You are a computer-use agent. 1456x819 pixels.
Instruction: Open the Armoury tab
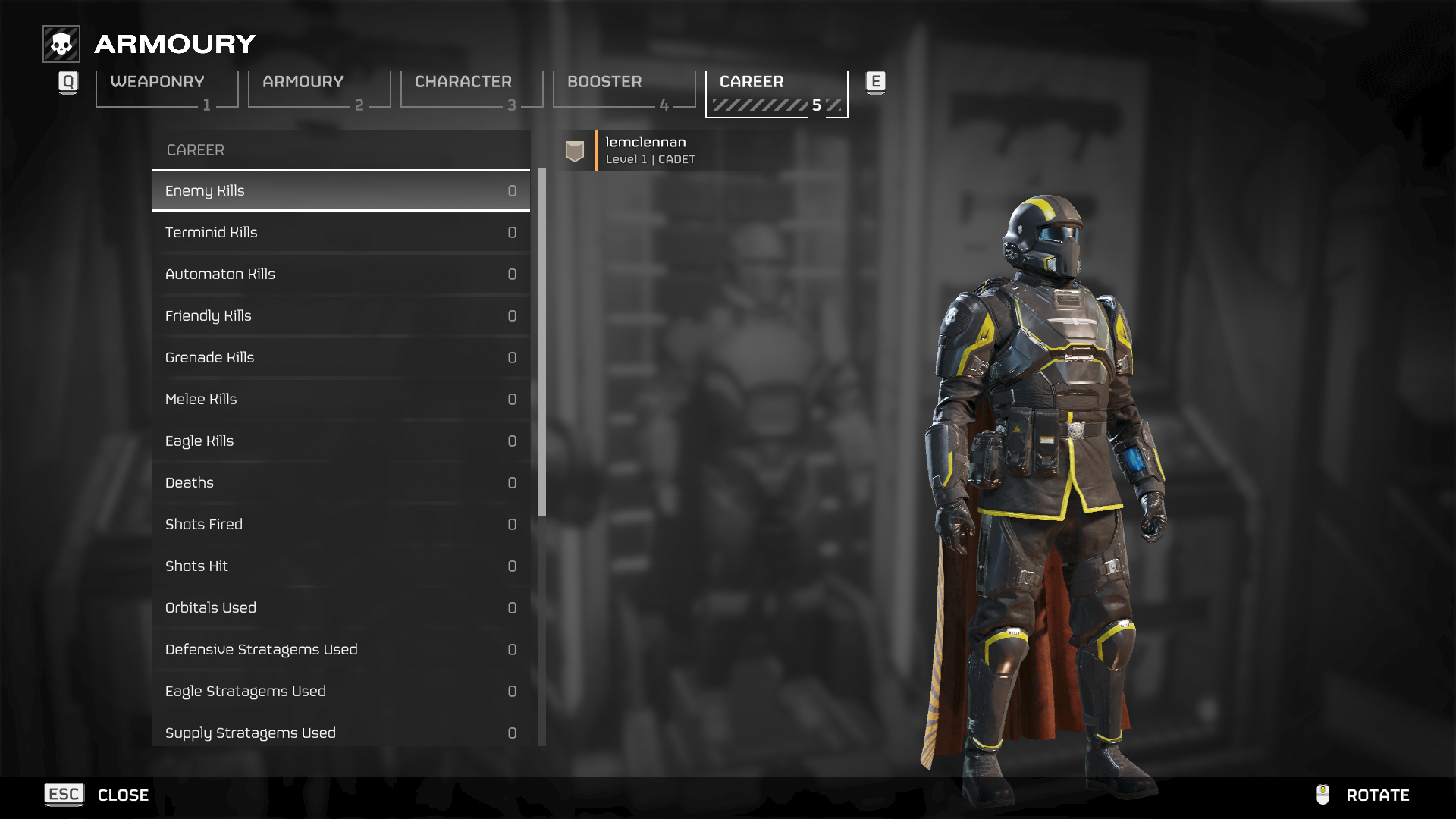(319, 89)
